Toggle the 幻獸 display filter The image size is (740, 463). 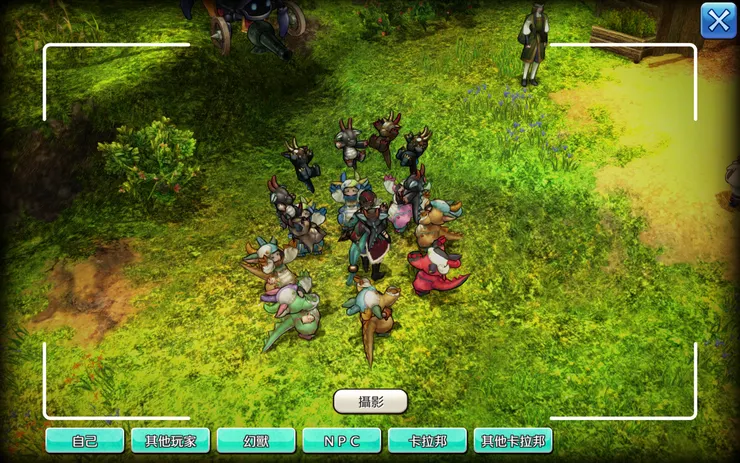pos(256,440)
